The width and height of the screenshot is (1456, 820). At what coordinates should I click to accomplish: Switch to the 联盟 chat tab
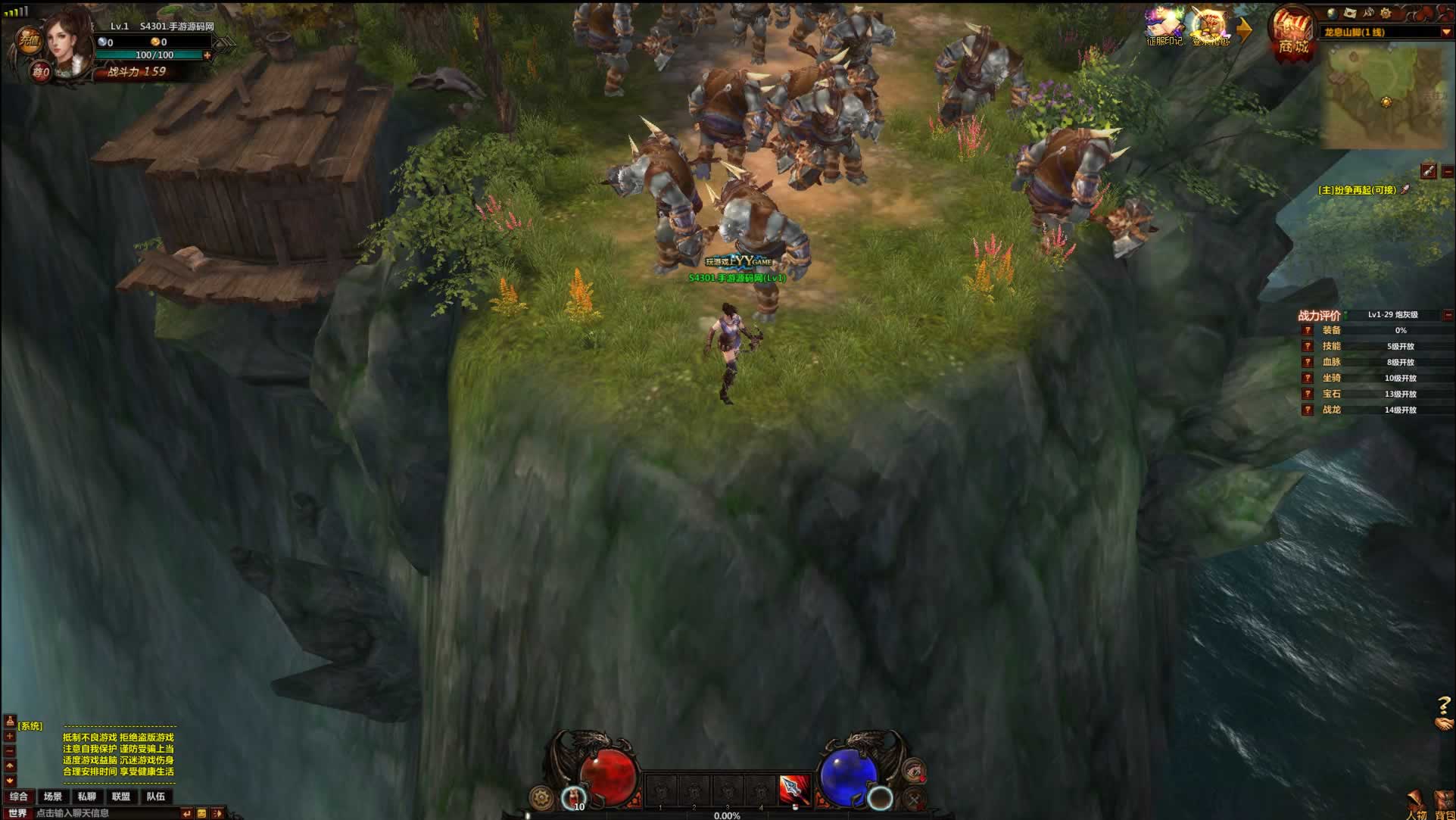pyautogui.click(x=121, y=797)
